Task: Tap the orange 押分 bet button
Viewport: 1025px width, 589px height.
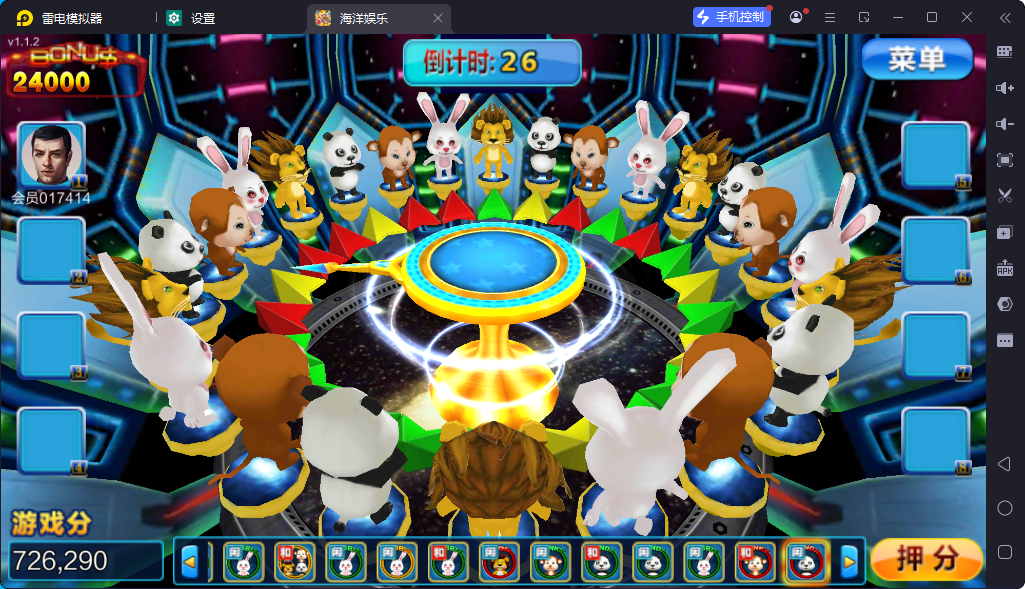Action: point(926,560)
